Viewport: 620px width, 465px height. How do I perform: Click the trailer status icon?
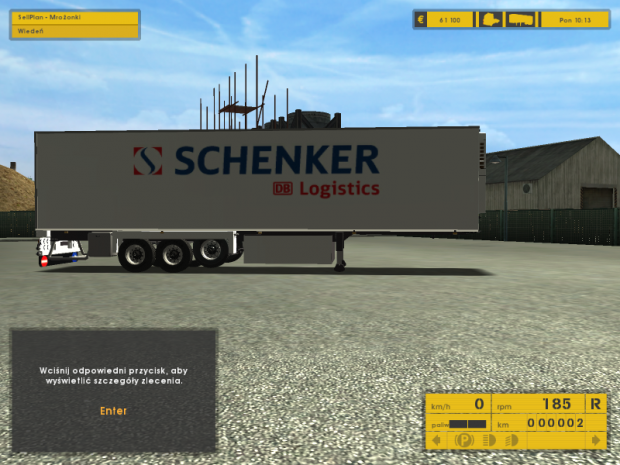point(521,19)
